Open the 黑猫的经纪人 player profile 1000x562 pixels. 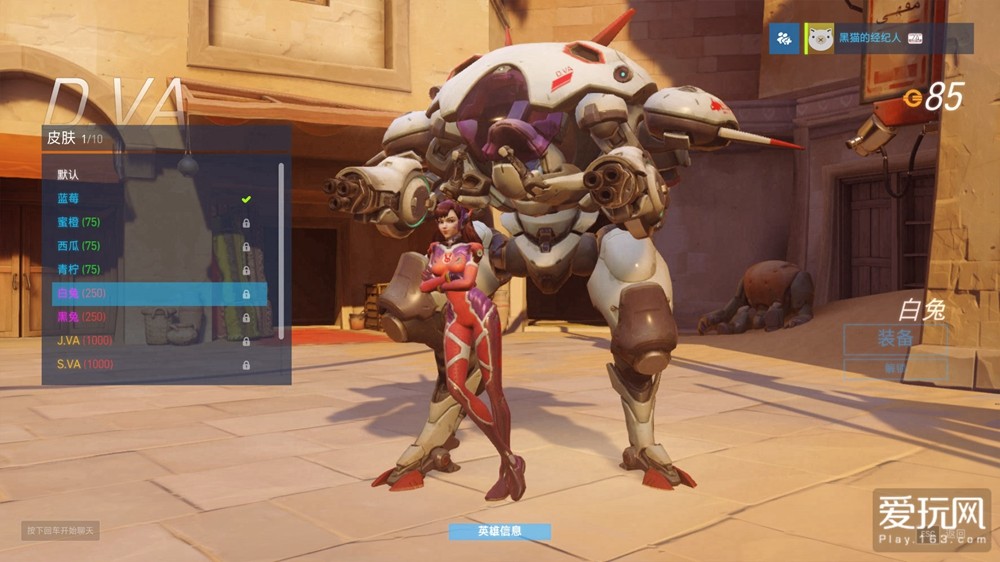coord(868,39)
